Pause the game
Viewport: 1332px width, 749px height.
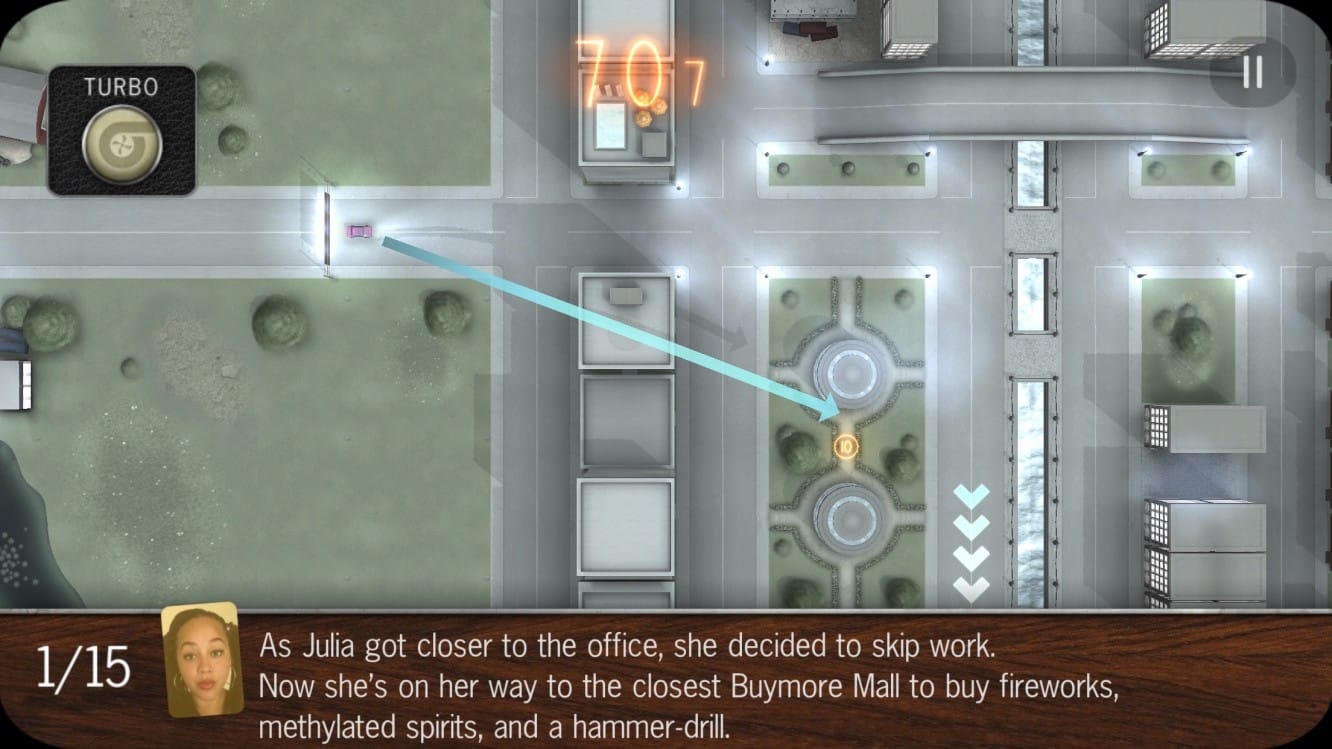pyautogui.click(x=1252, y=73)
